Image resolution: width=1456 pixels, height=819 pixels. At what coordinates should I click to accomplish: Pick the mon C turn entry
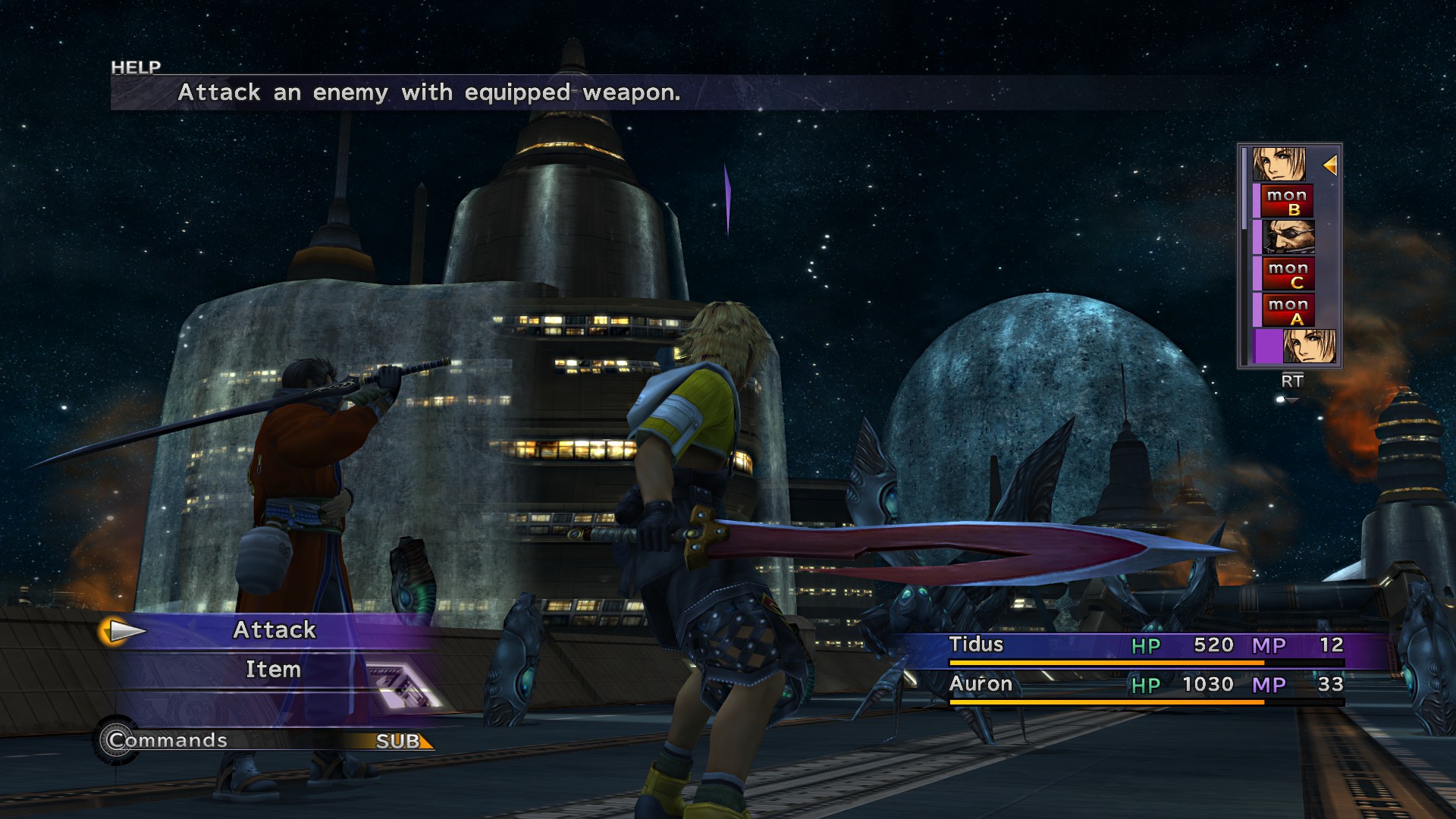1287,275
